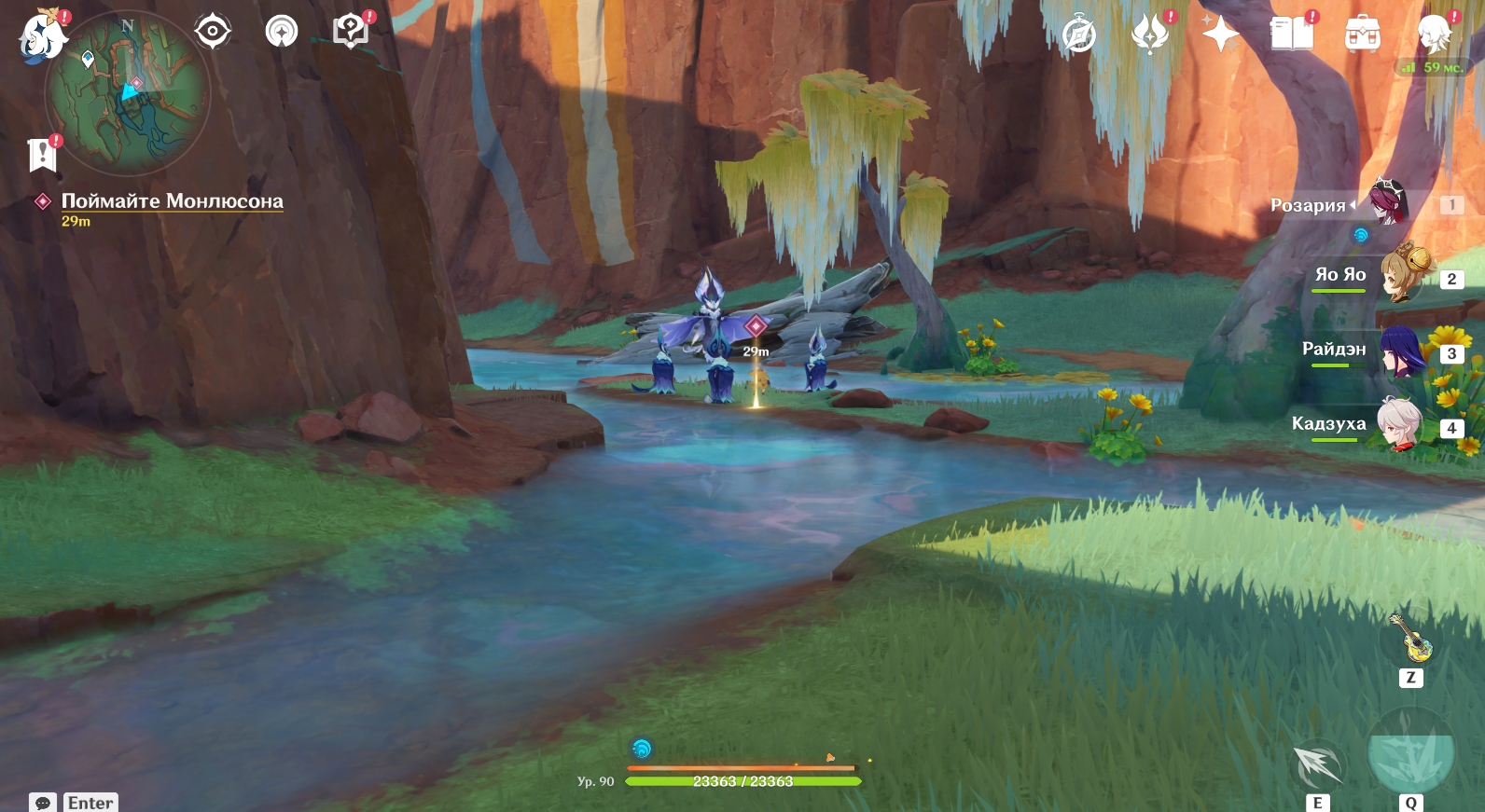Click the target crosshair icon near minimap
The height and width of the screenshot is (812, 1485).
coord(213,32)
